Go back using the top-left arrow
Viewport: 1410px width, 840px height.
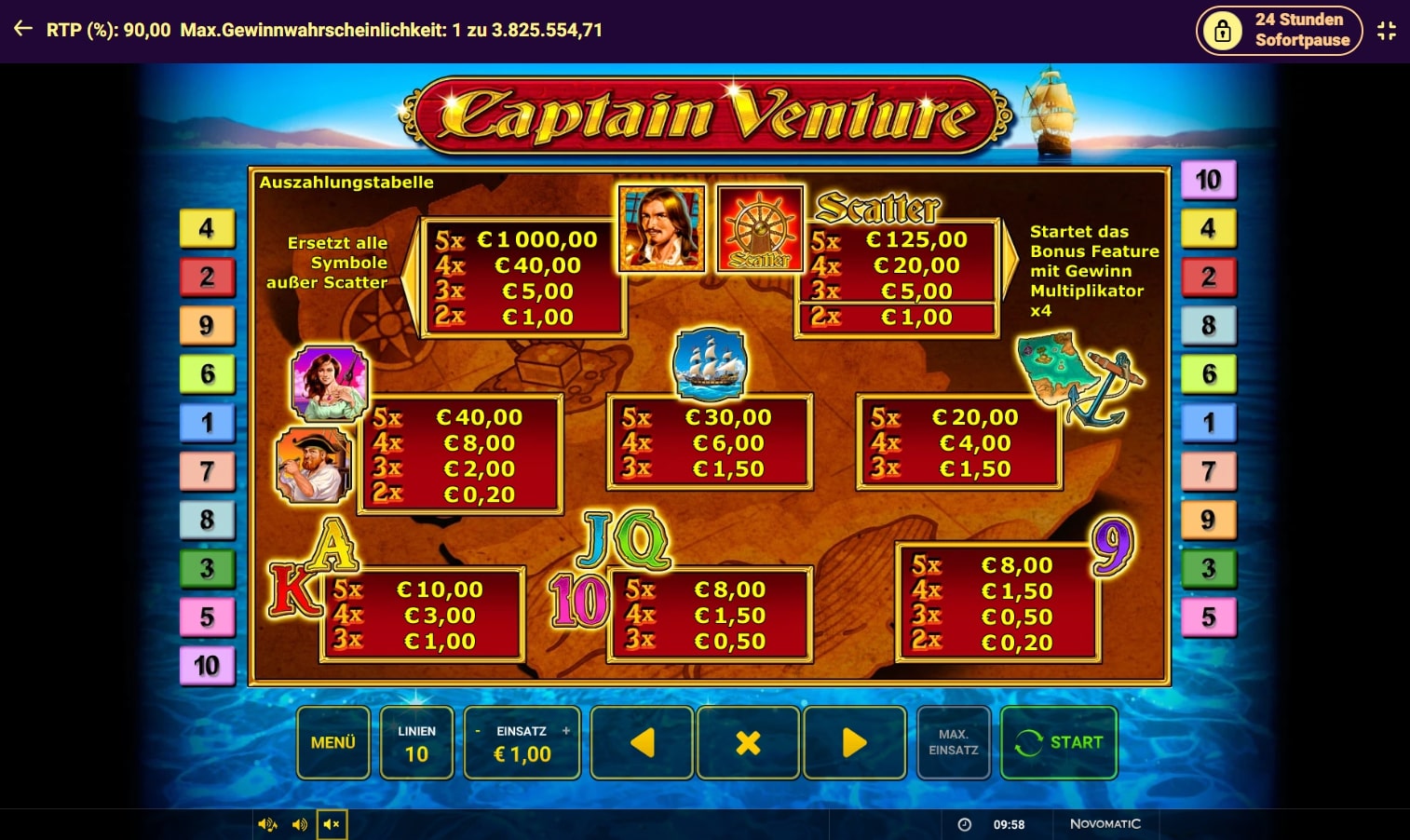click(x=23, y=30)
